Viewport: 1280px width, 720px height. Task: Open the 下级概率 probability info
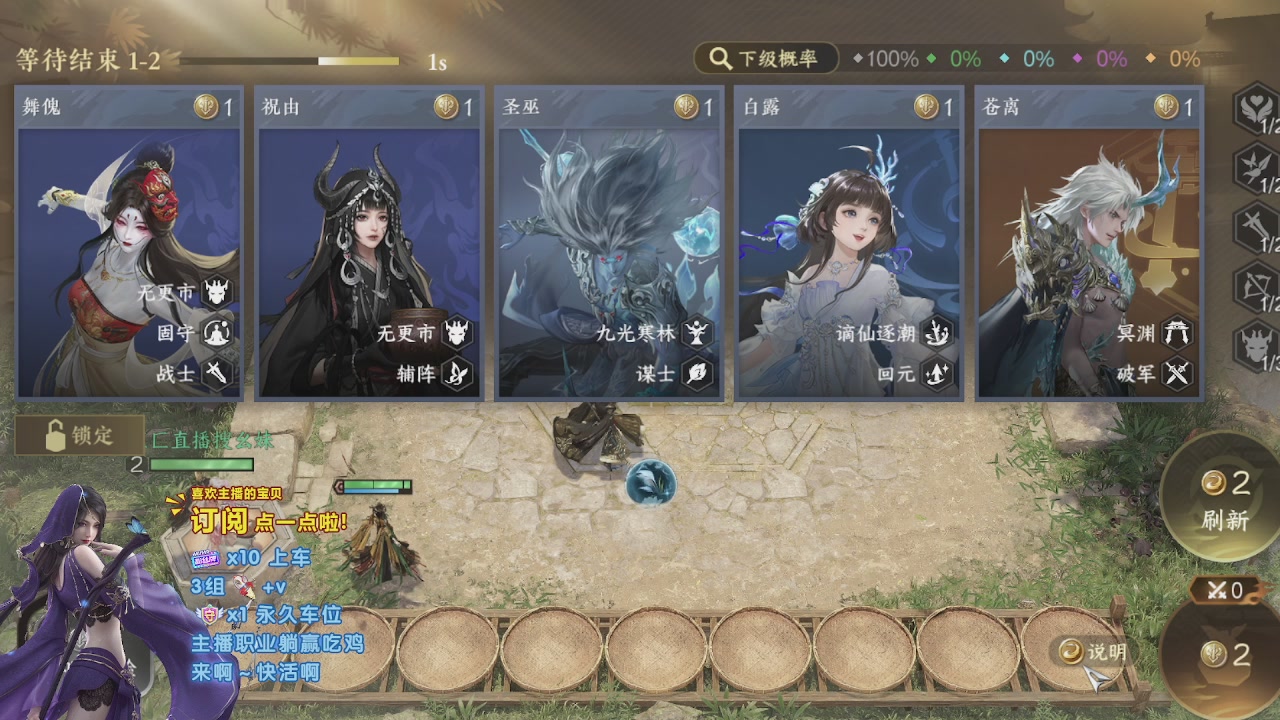(x=764, y=59)
